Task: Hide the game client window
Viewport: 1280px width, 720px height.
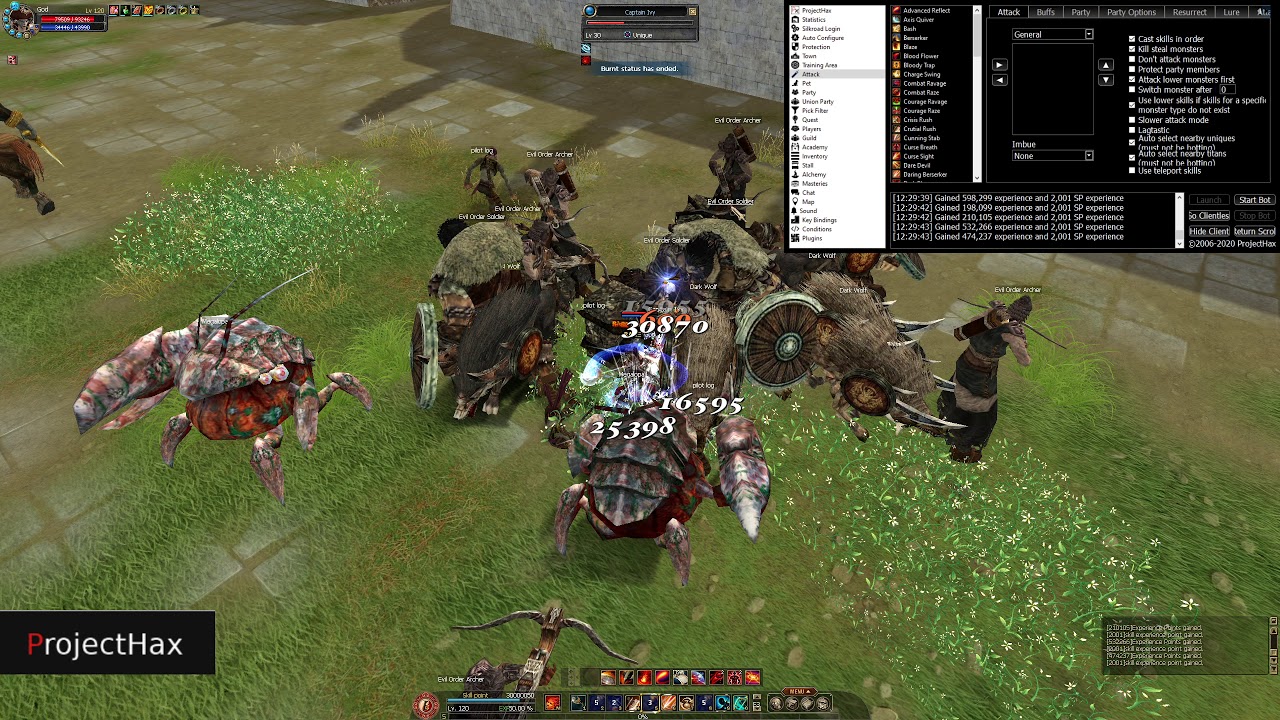Action: pos(1209,231)
